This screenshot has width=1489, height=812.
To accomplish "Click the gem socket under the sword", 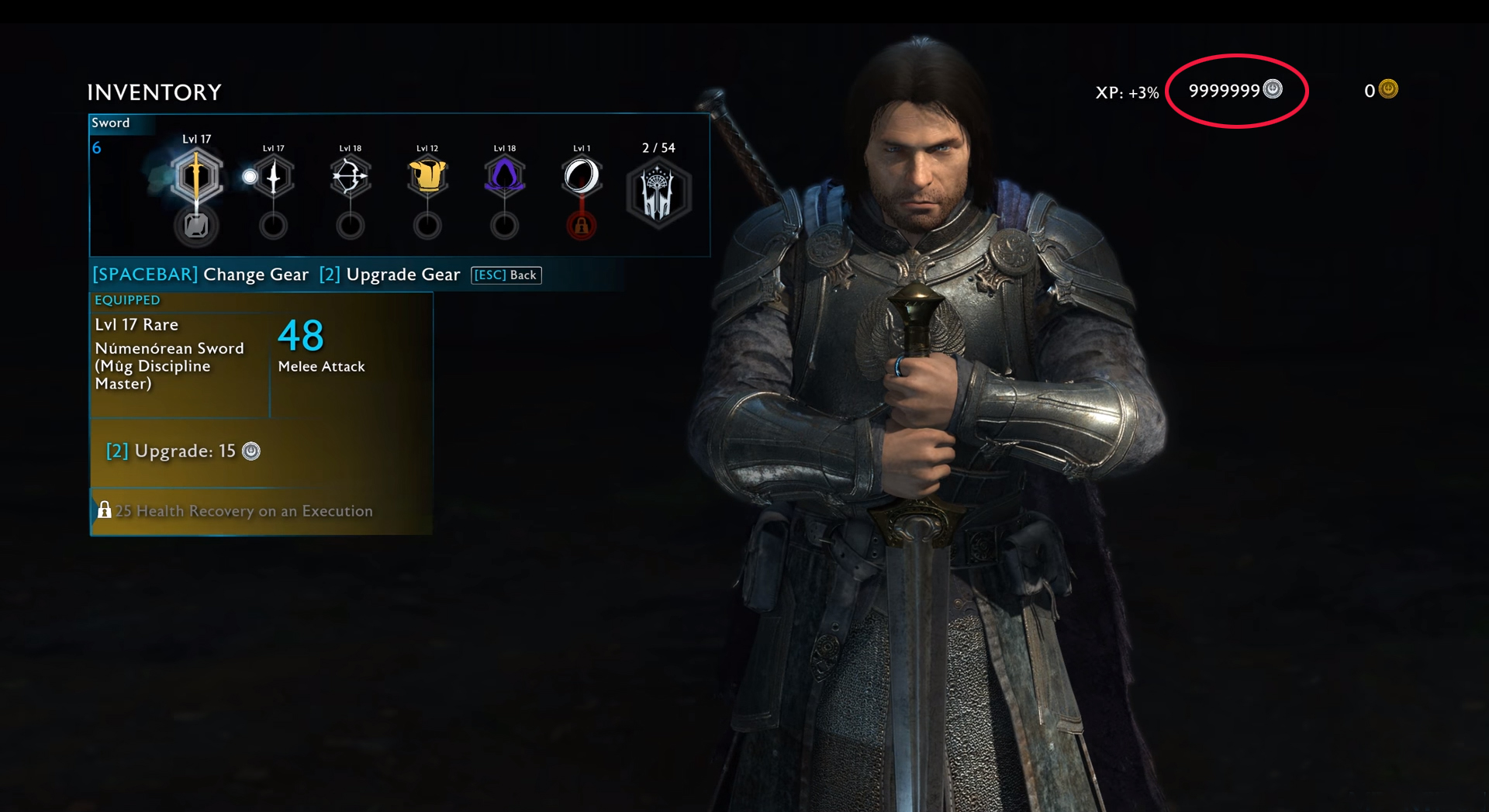I will tap(196, 226).
